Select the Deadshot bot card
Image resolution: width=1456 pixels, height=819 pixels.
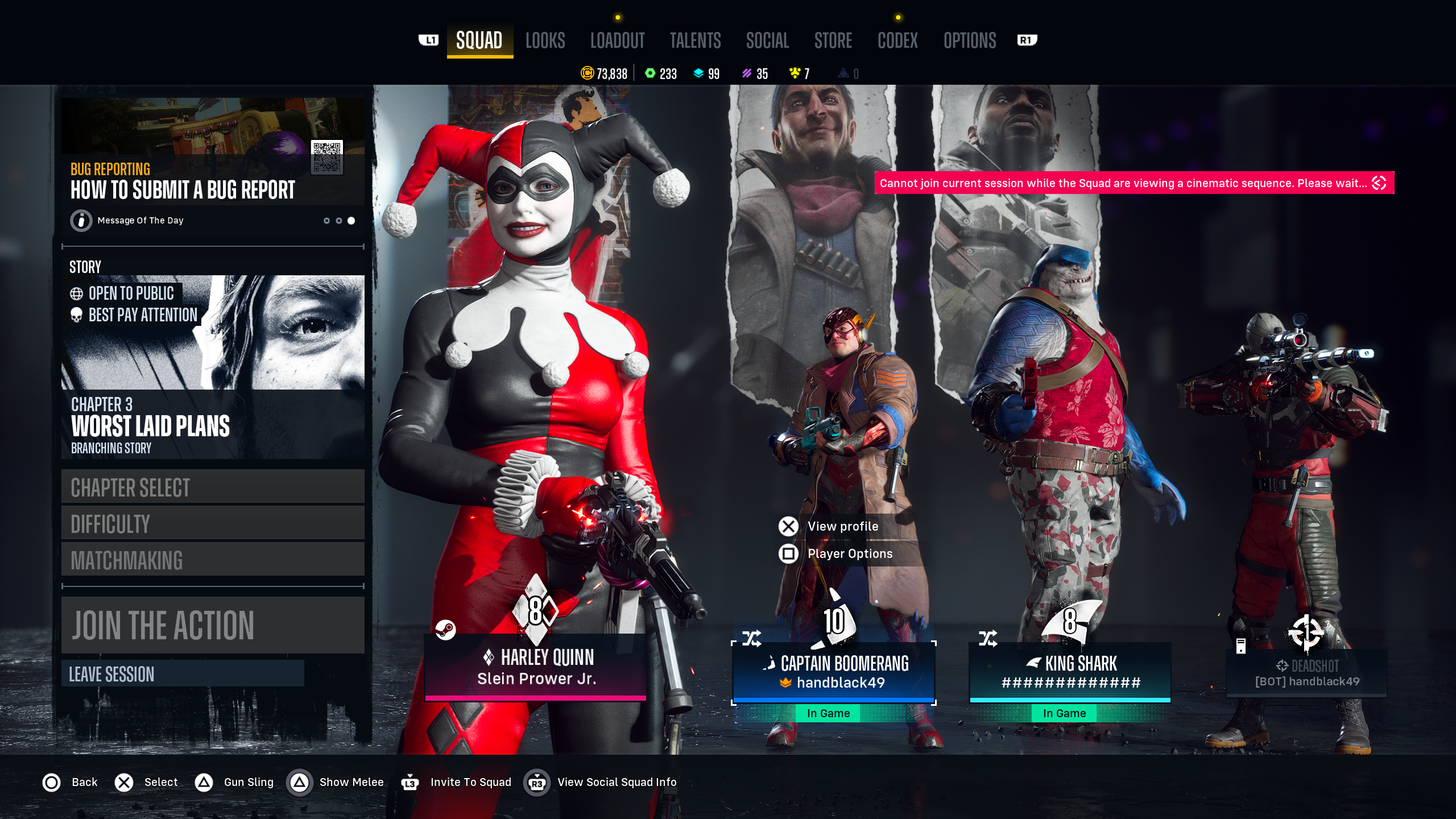point(1306,673)
